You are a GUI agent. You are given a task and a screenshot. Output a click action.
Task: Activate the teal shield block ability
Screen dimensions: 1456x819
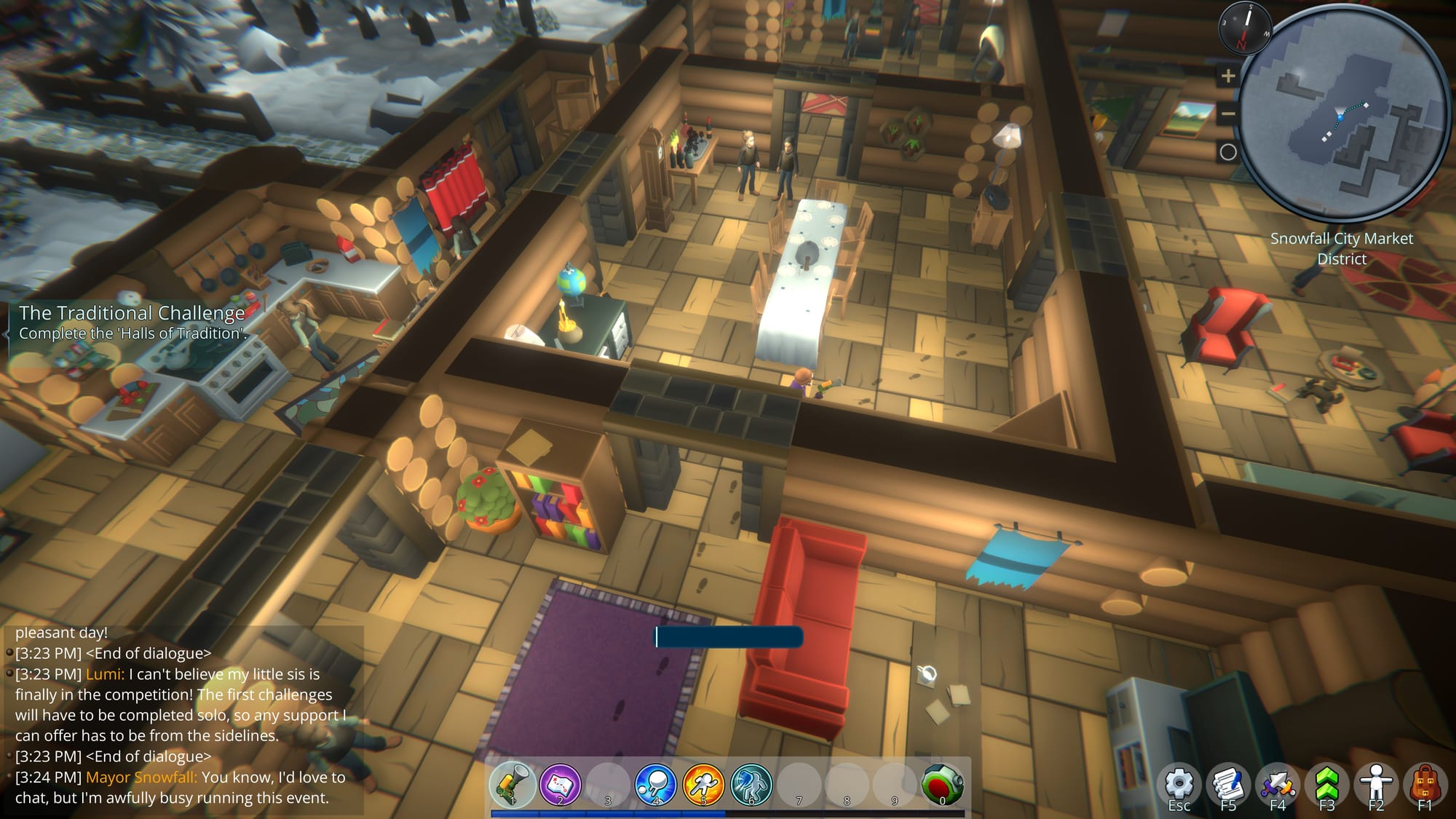coord(751,784)
